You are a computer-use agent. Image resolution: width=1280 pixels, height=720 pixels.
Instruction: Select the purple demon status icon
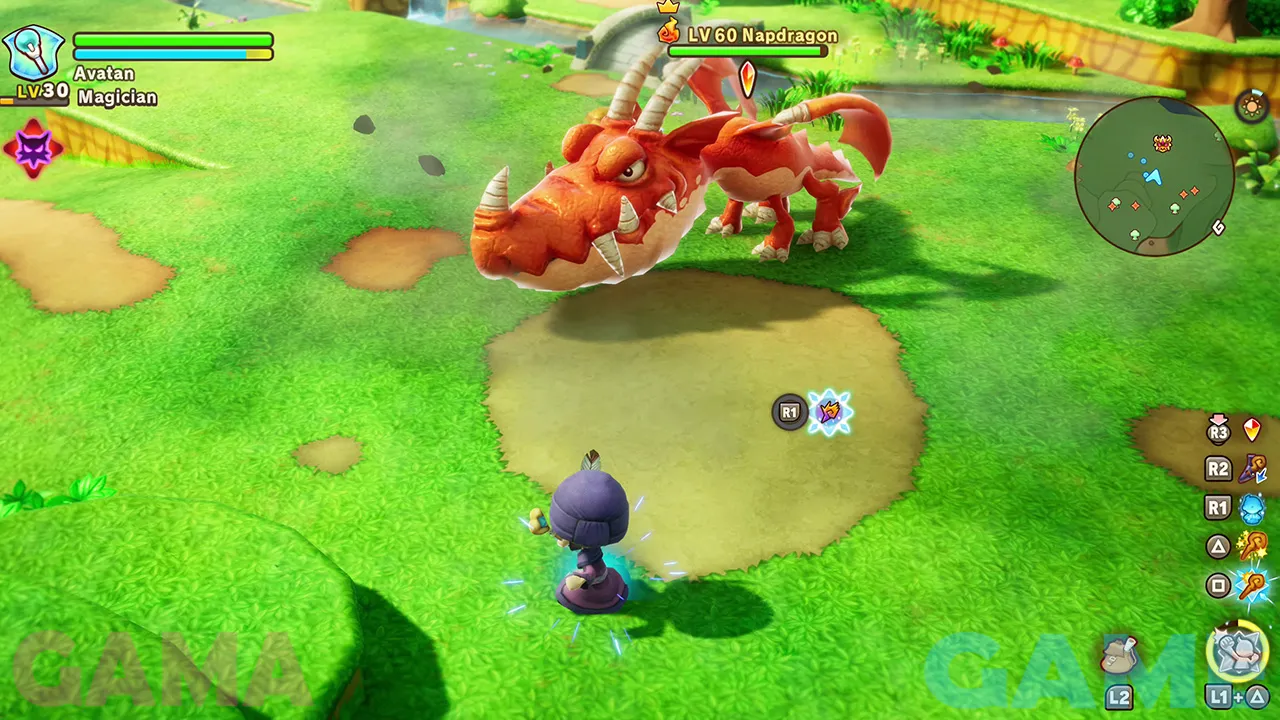pos(33,149)
